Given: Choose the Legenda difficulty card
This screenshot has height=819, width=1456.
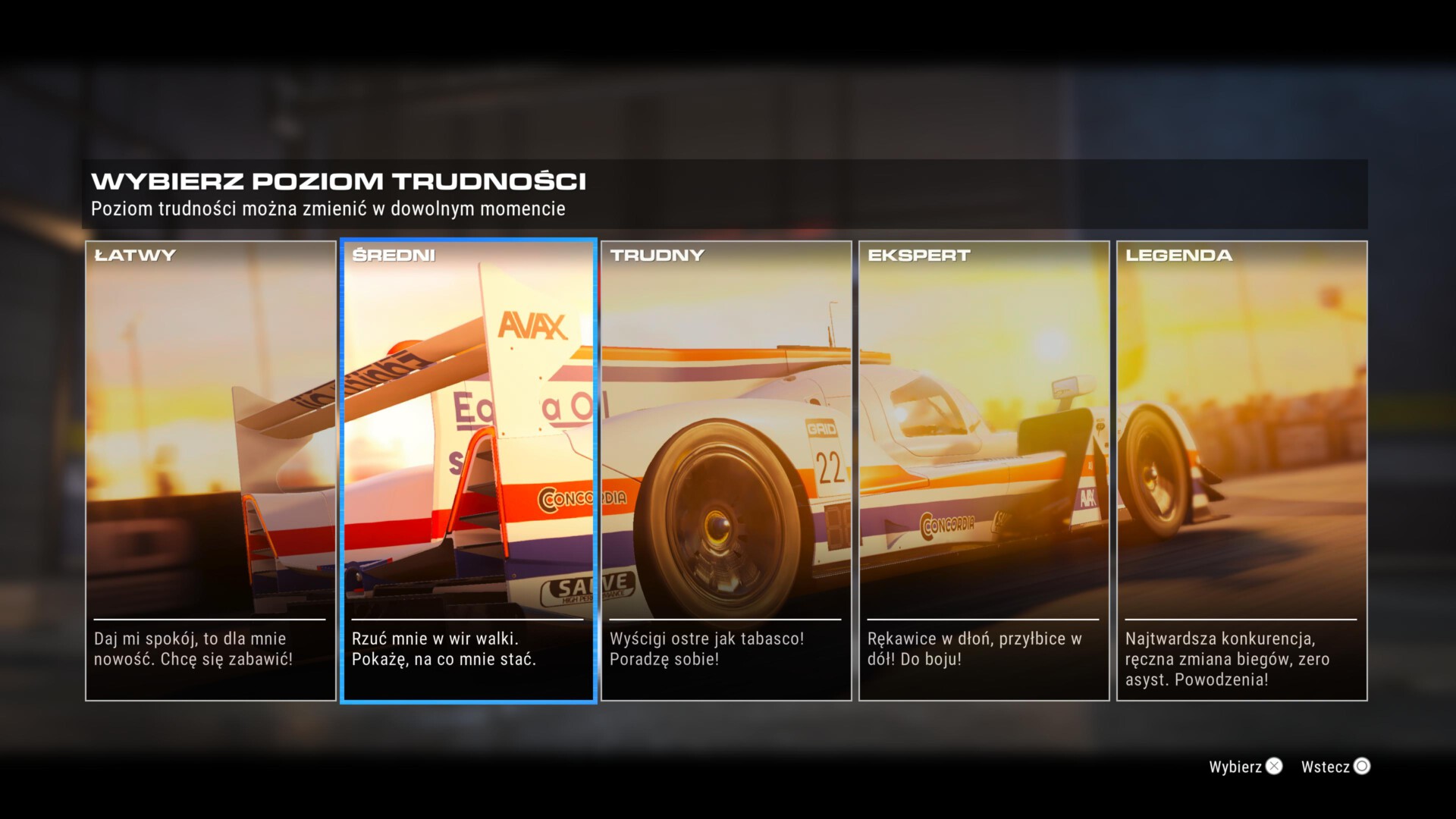Looking at the screenshot, I should 1242,470.
